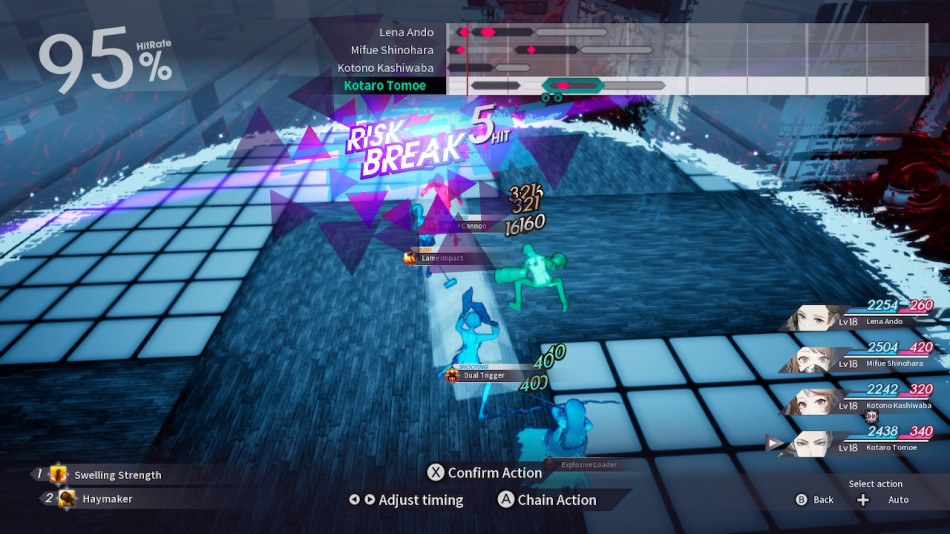Choose the Haymaker skill
Image resolution: width=950 pixels, height=534 pixels.
click(106, 498)
